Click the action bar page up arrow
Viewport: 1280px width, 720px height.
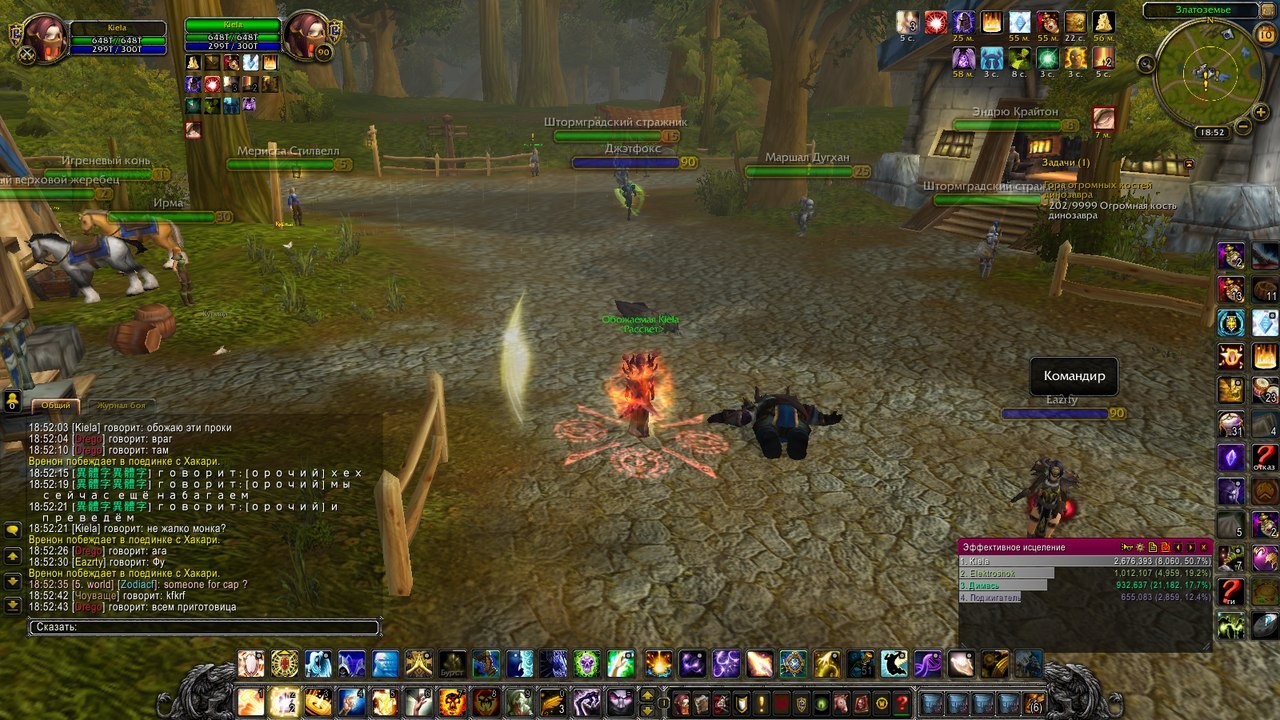[647, 695]
